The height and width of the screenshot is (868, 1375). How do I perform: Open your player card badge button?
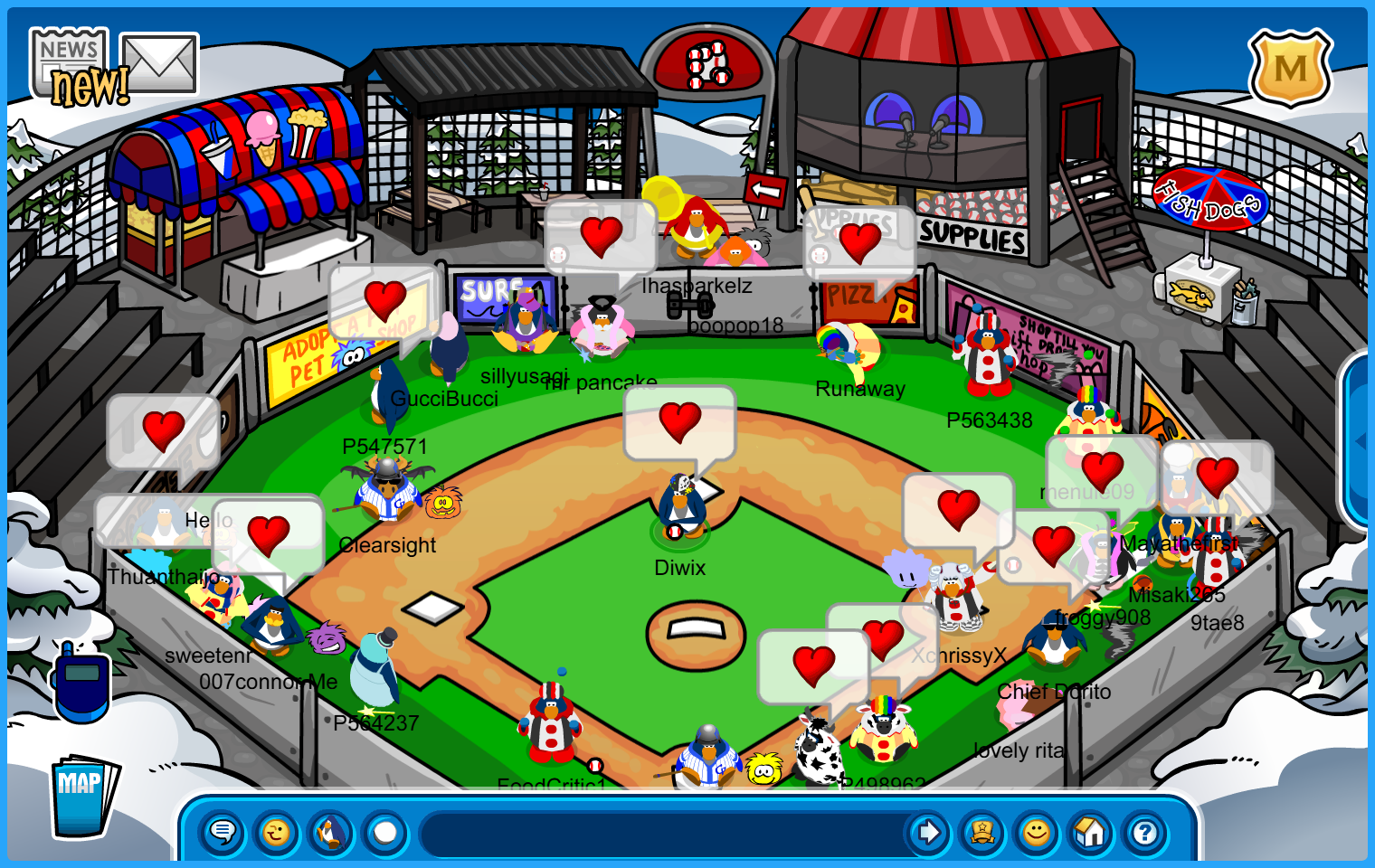[x=982, y=832]
